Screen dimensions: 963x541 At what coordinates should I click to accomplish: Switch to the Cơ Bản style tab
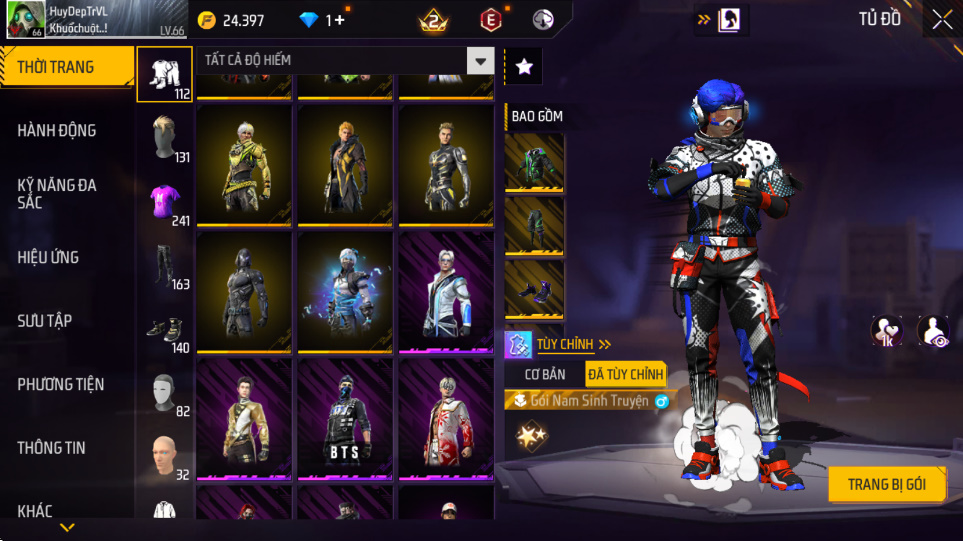[x=545, y=374]
